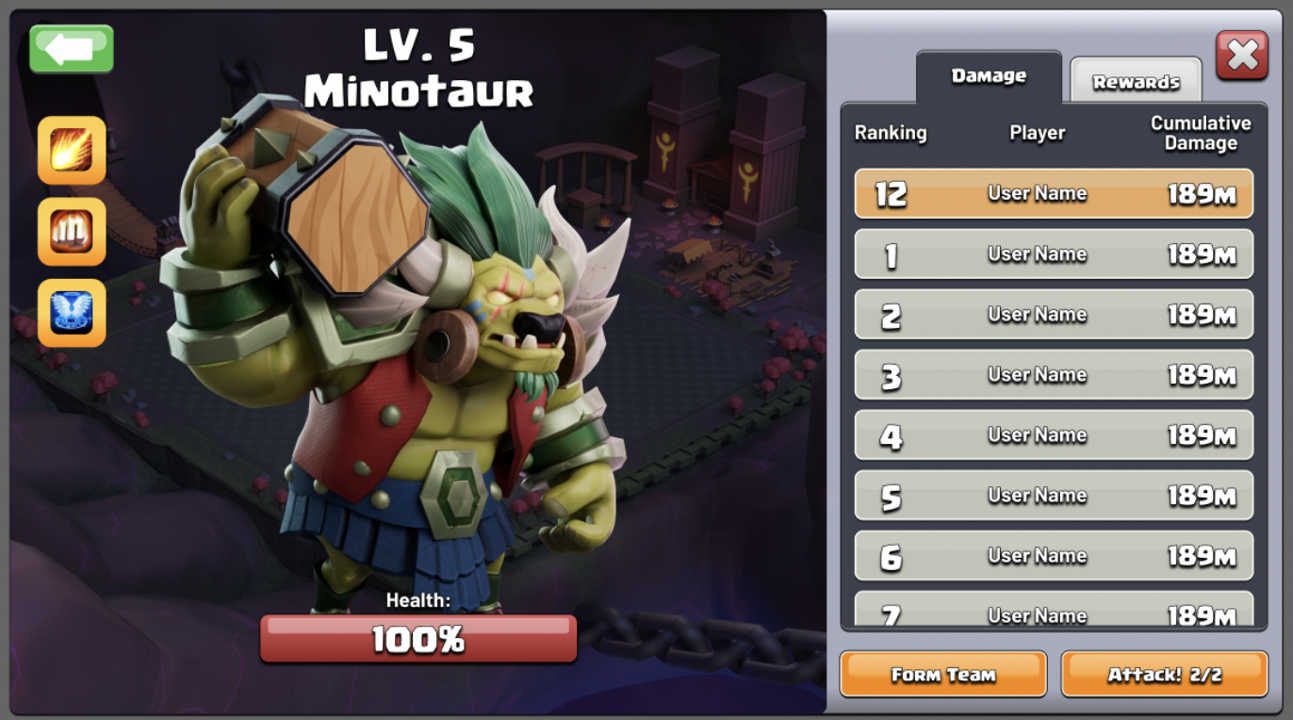Close the panel with the red X
1293x720 pixels.
click(1242, 55)
